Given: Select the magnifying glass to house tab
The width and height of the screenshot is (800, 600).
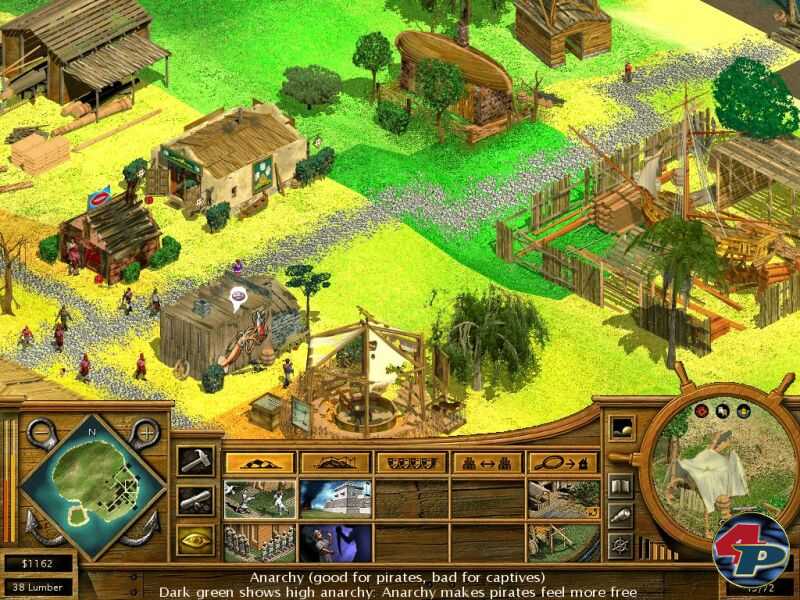Looking at the screenshot, I should pos(563,462).
